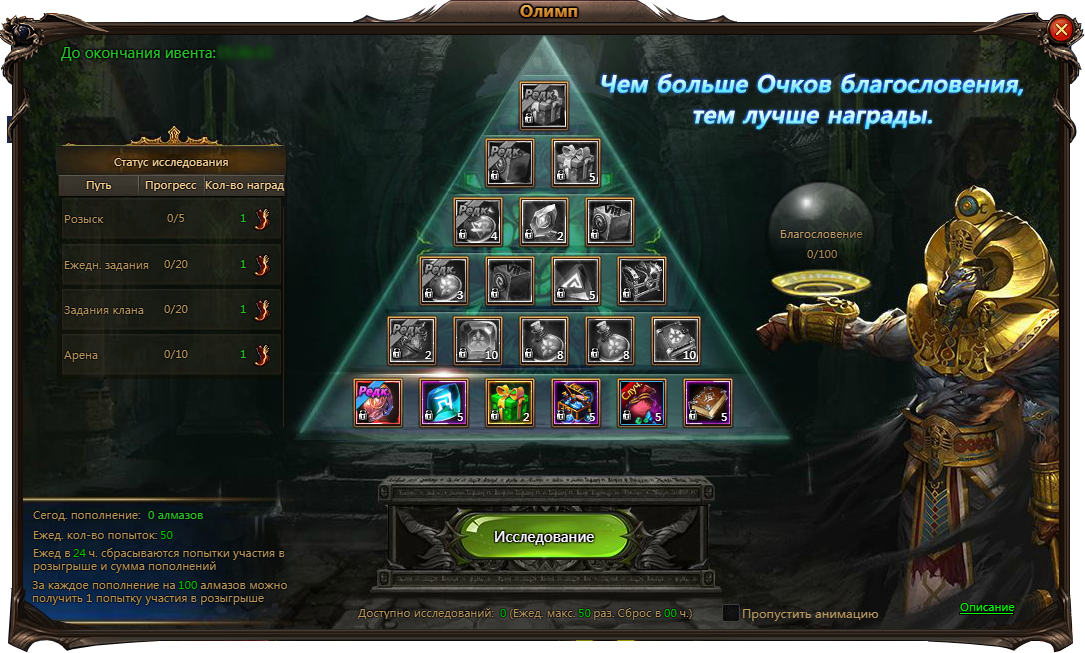Select the Розыск path row

pos(172,219)
